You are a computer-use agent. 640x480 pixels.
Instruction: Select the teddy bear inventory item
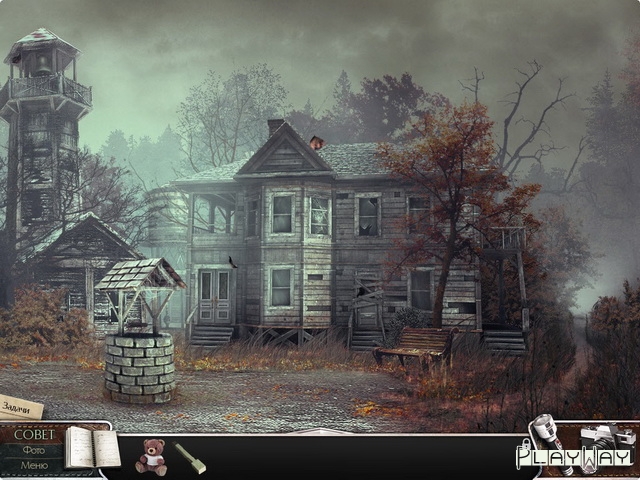[x=151, y=456]
